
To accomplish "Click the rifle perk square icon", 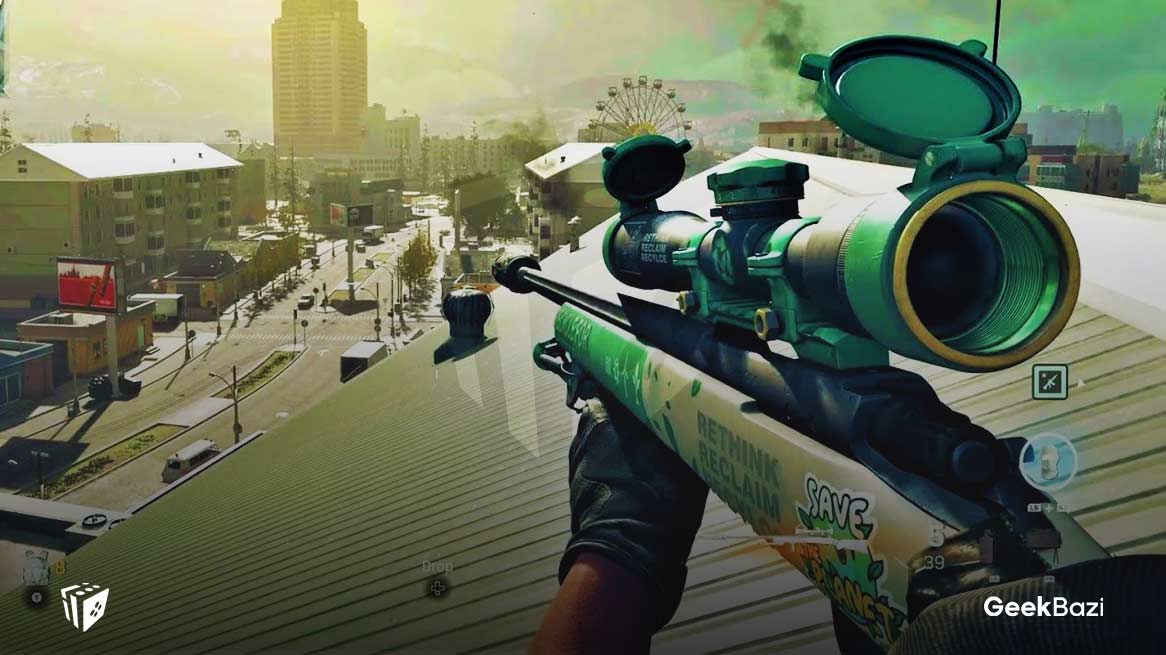I will (x=1049, y=381).
